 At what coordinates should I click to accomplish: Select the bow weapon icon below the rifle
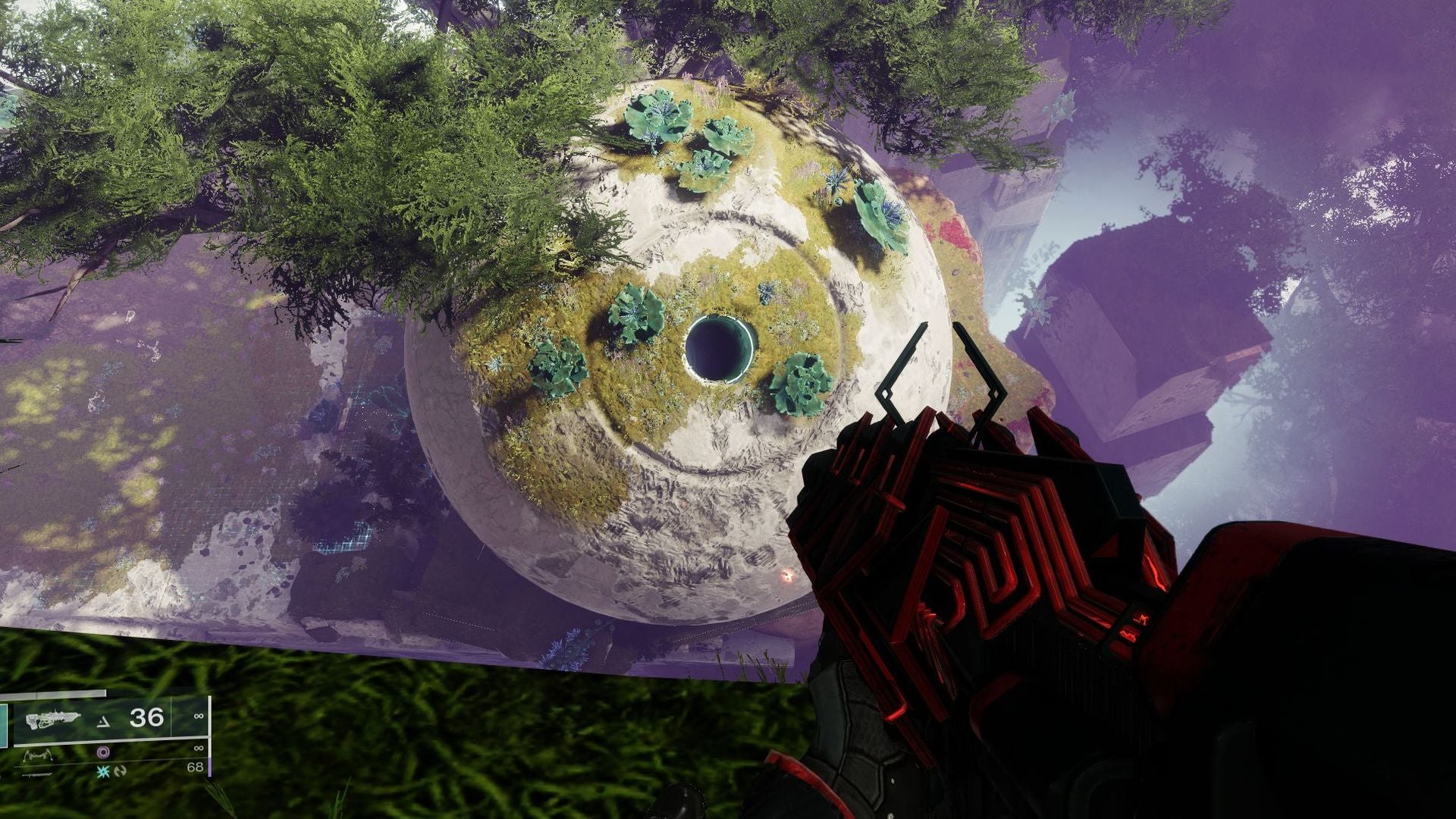tap(39, 755)
